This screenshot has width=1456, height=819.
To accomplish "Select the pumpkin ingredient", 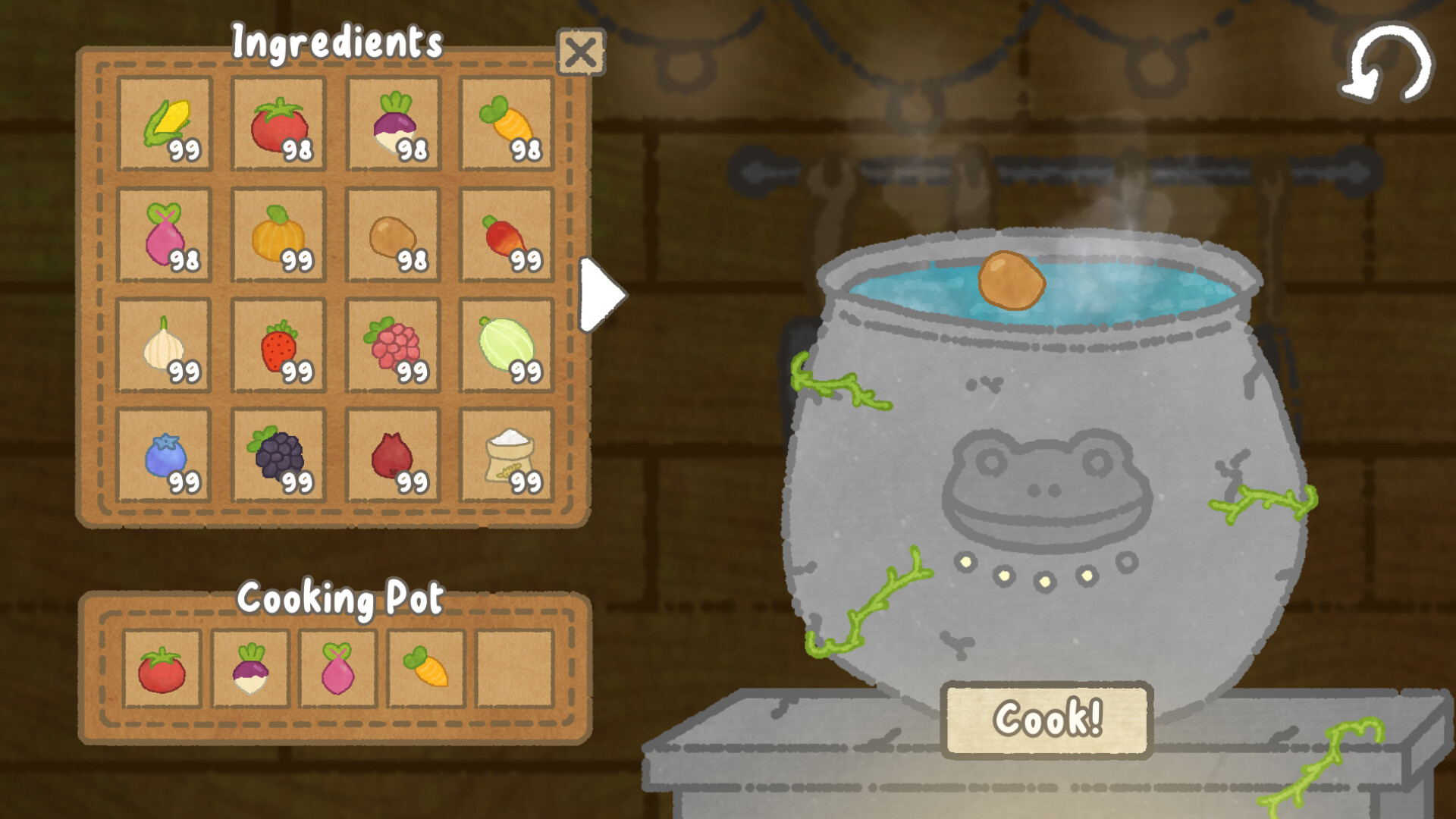I will (x=278, y=237).
